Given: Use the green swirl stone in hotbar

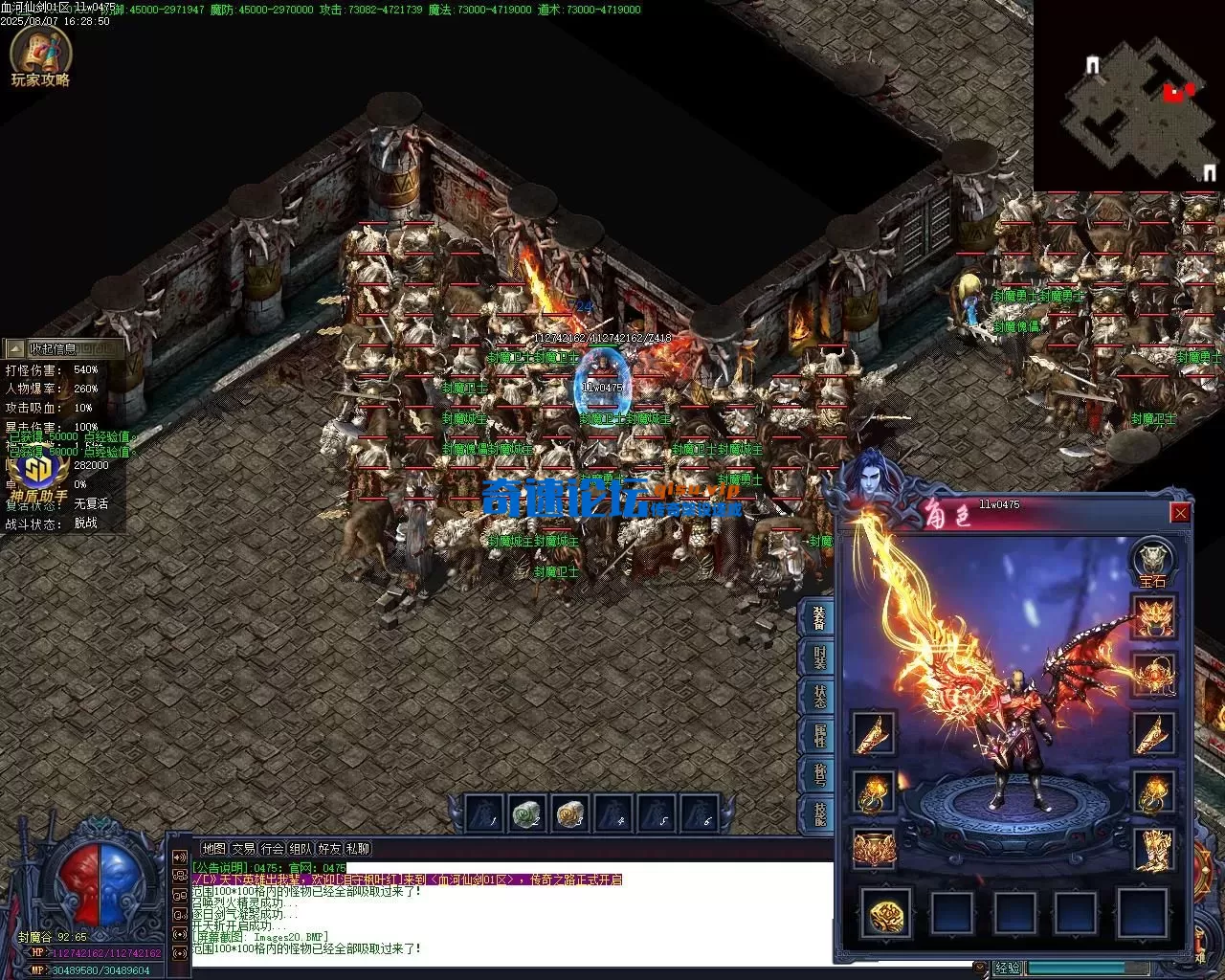Looking at the screenshot, I should point(525,814).
